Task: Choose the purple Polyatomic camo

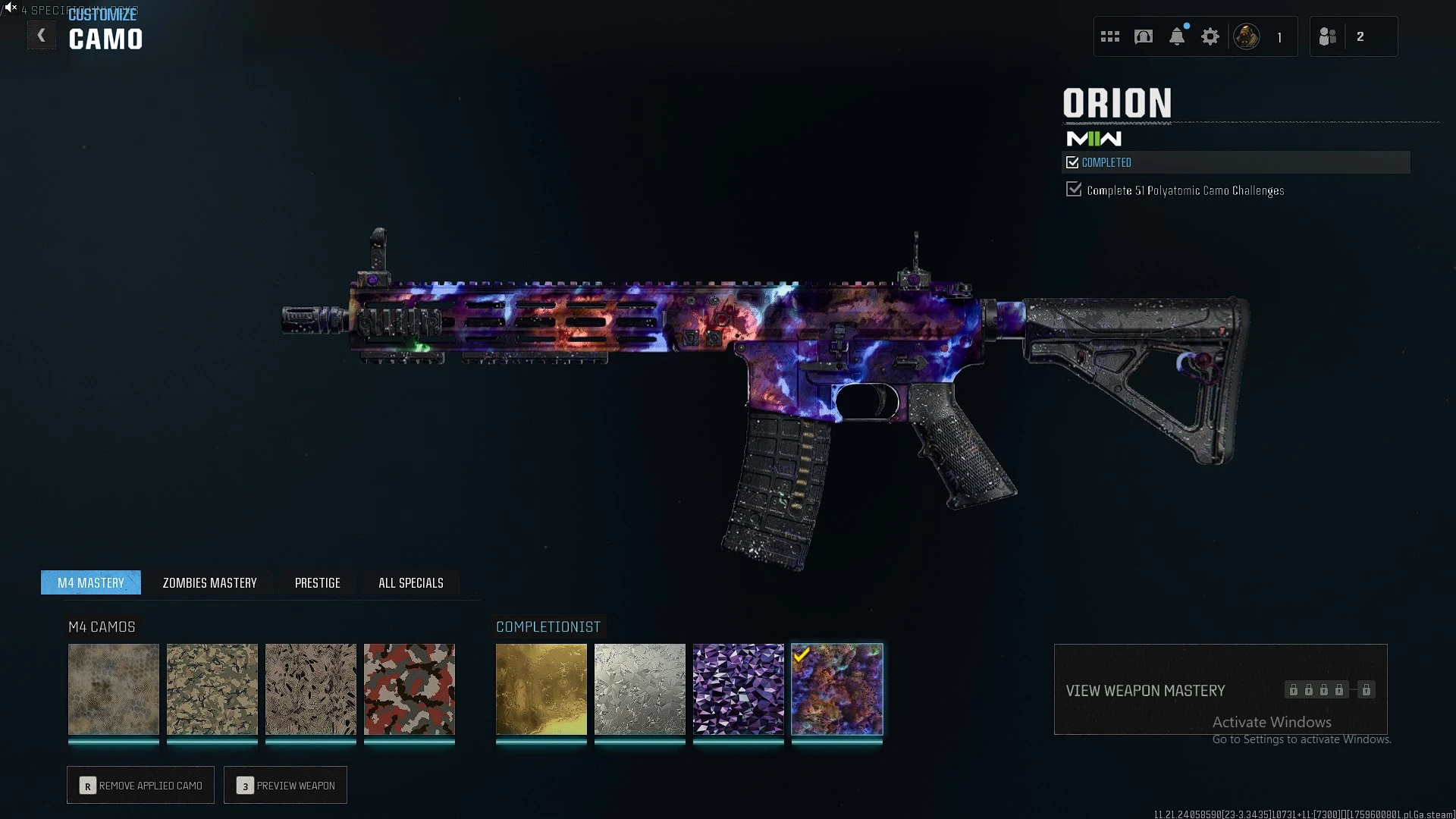Action: pyautogui.click(x=739, y=689)
